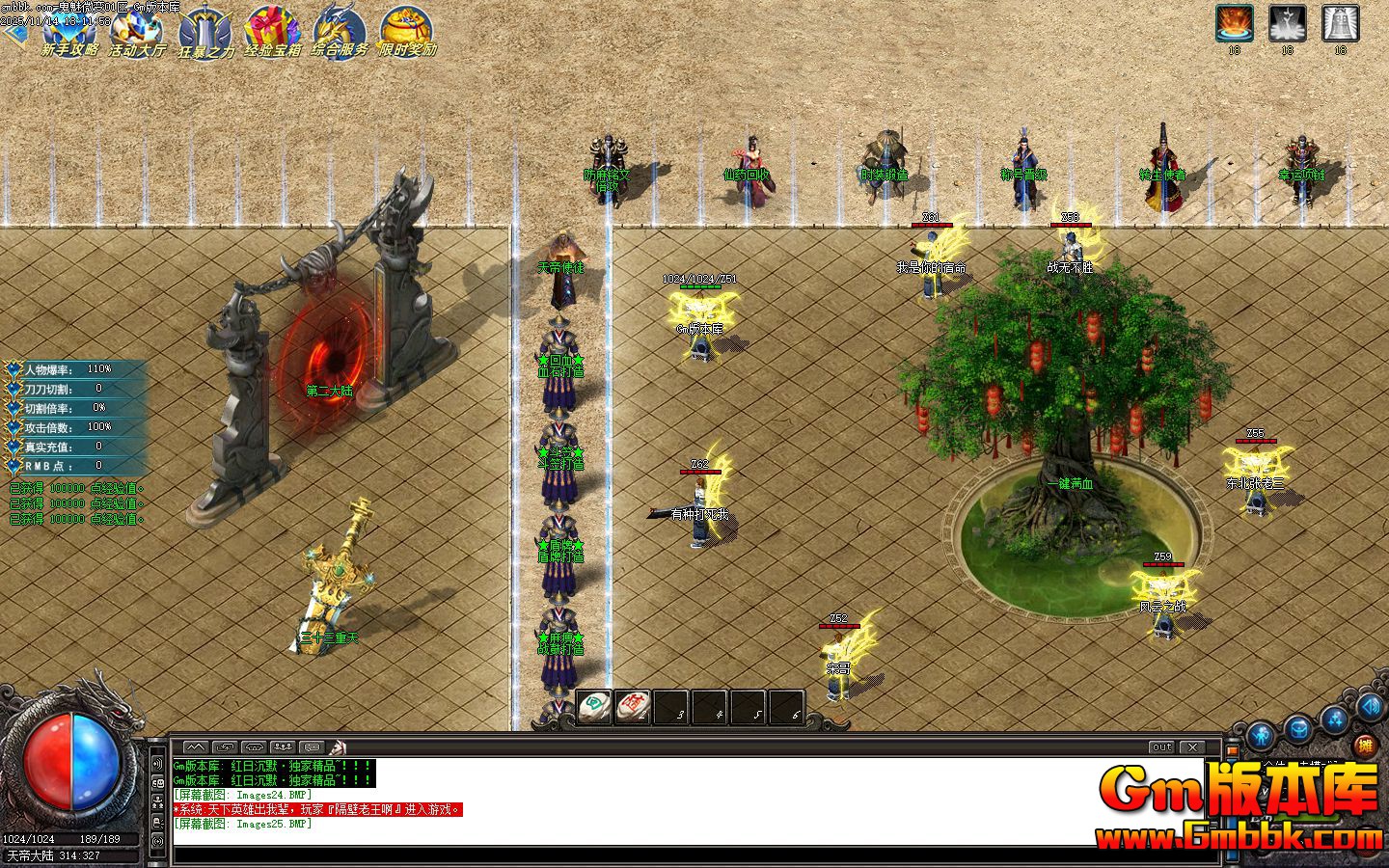Toggle the 'out' button on the chat window
This screenshot has height=868, width=1389.
pos(1161,746)
